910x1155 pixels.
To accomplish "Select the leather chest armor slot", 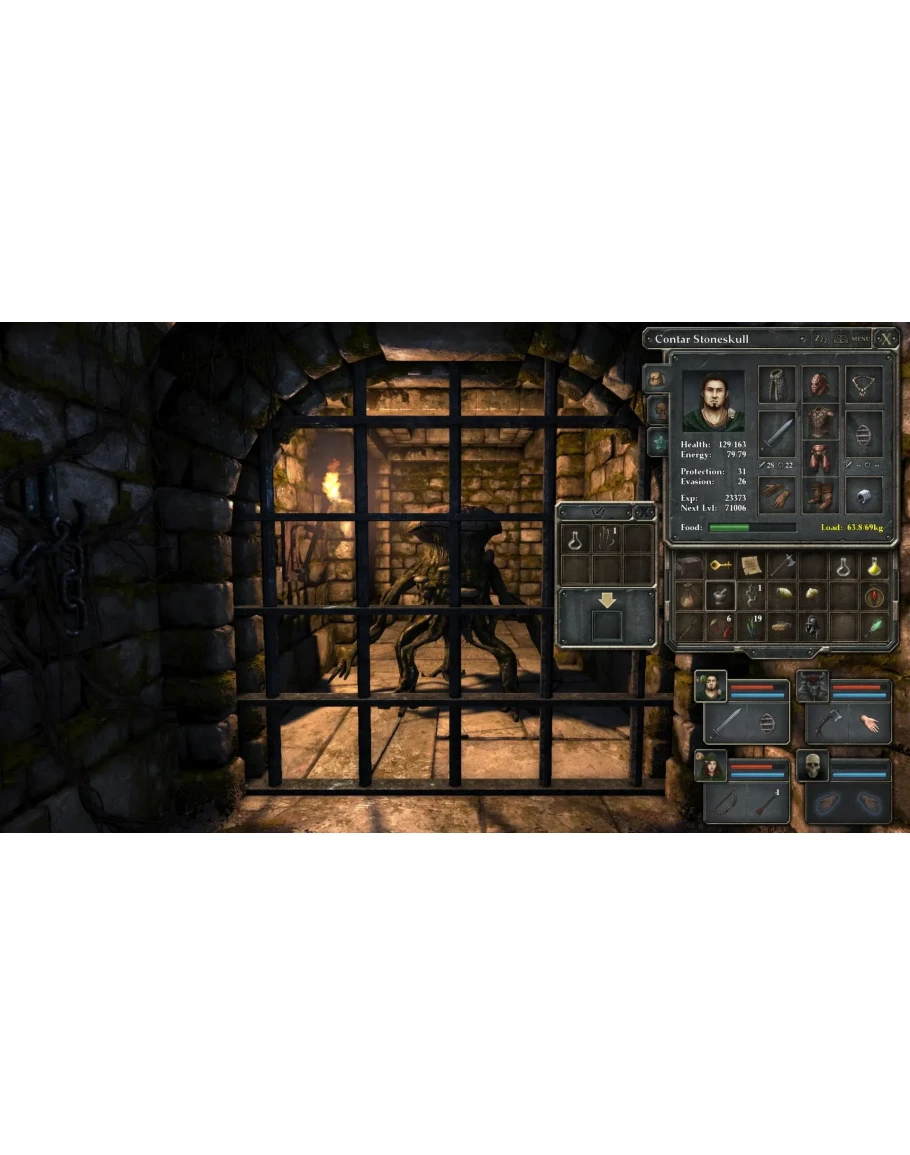I will pos(820,423).
